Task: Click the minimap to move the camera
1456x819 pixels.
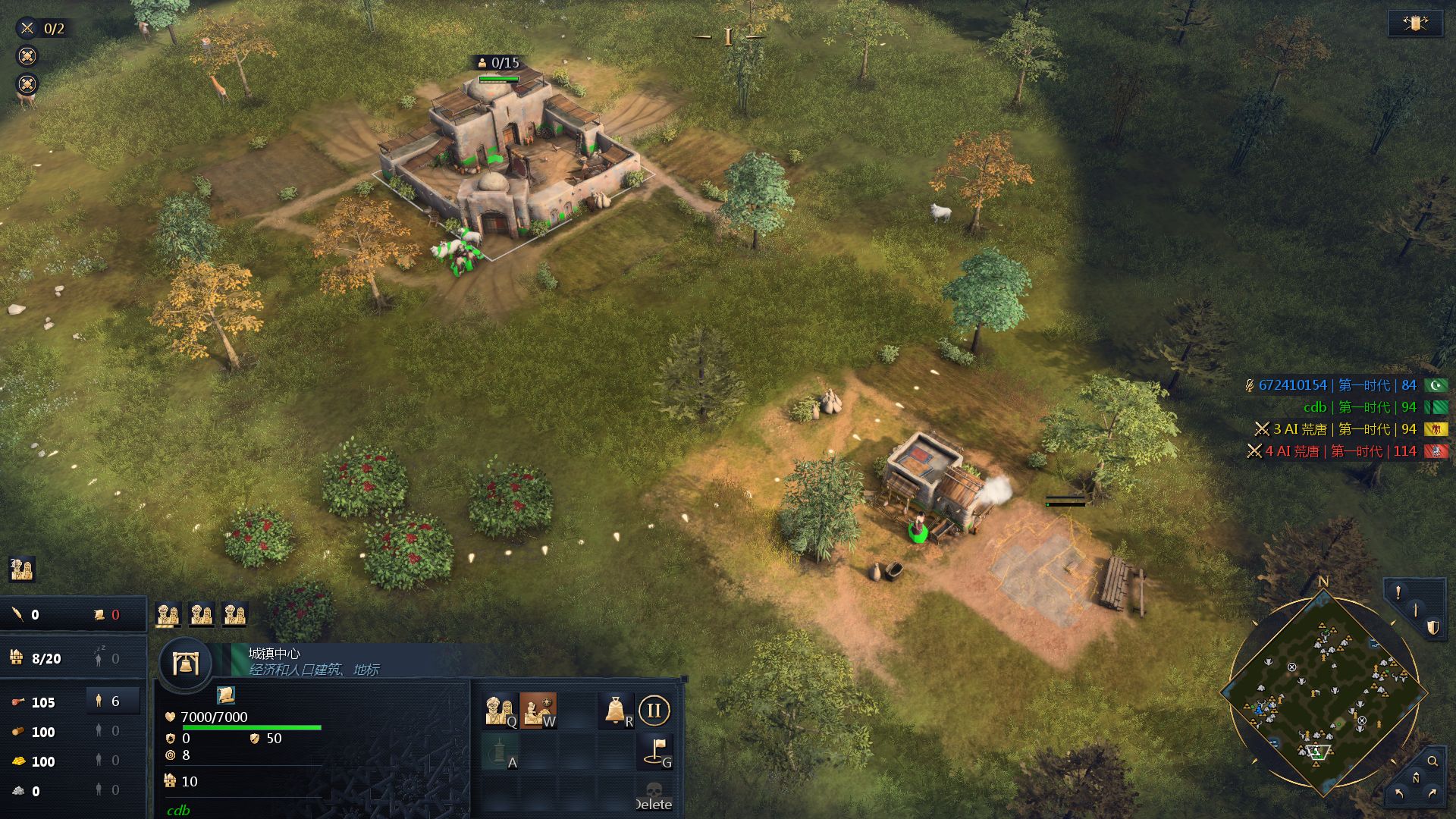Action: [1323, 694]
